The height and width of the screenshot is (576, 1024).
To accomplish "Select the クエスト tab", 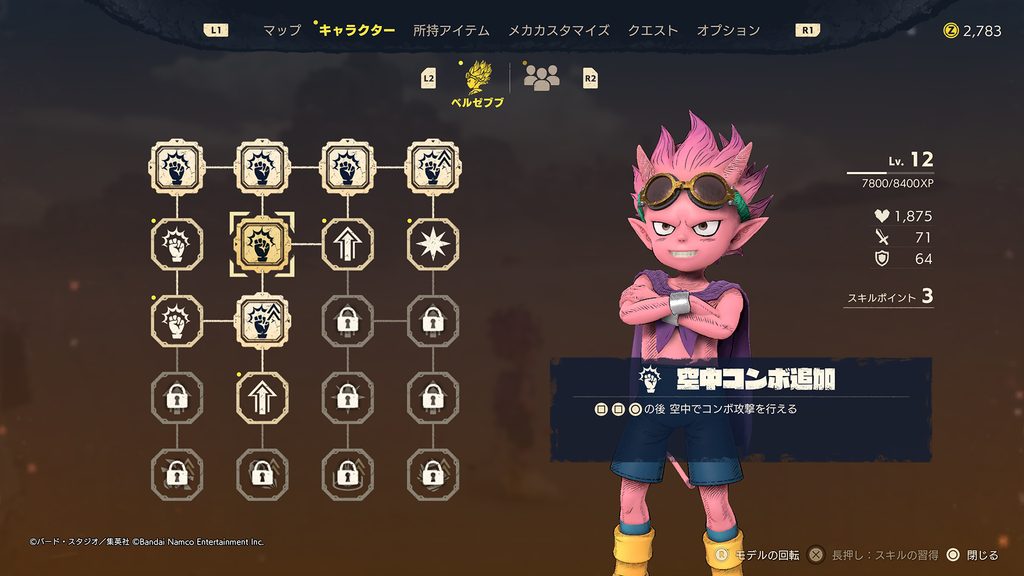I will pyautogui.click(x=653, y=30).
